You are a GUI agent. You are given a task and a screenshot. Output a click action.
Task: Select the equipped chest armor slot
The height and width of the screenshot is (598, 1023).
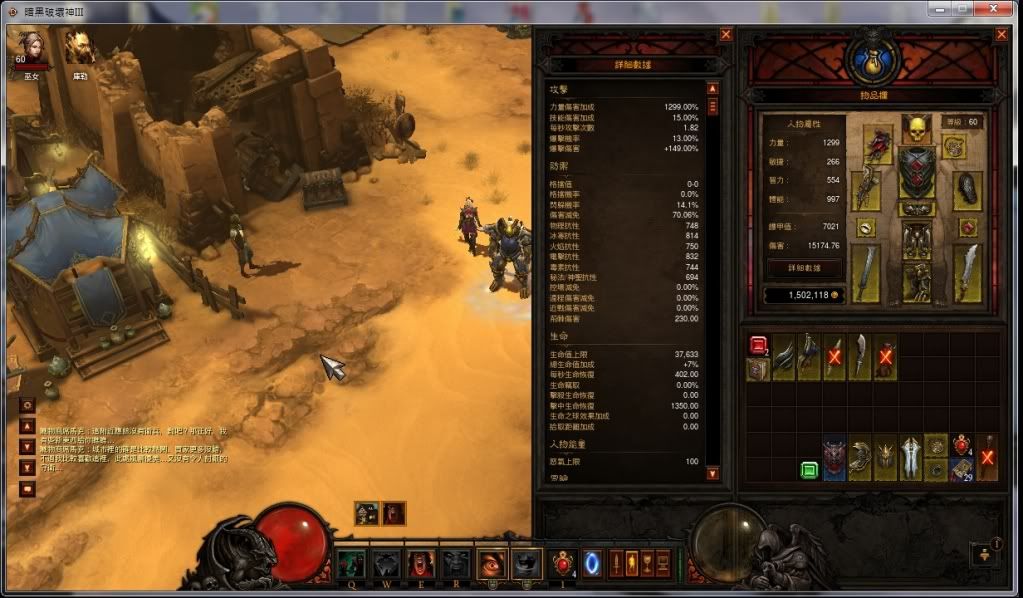point(916,173)
